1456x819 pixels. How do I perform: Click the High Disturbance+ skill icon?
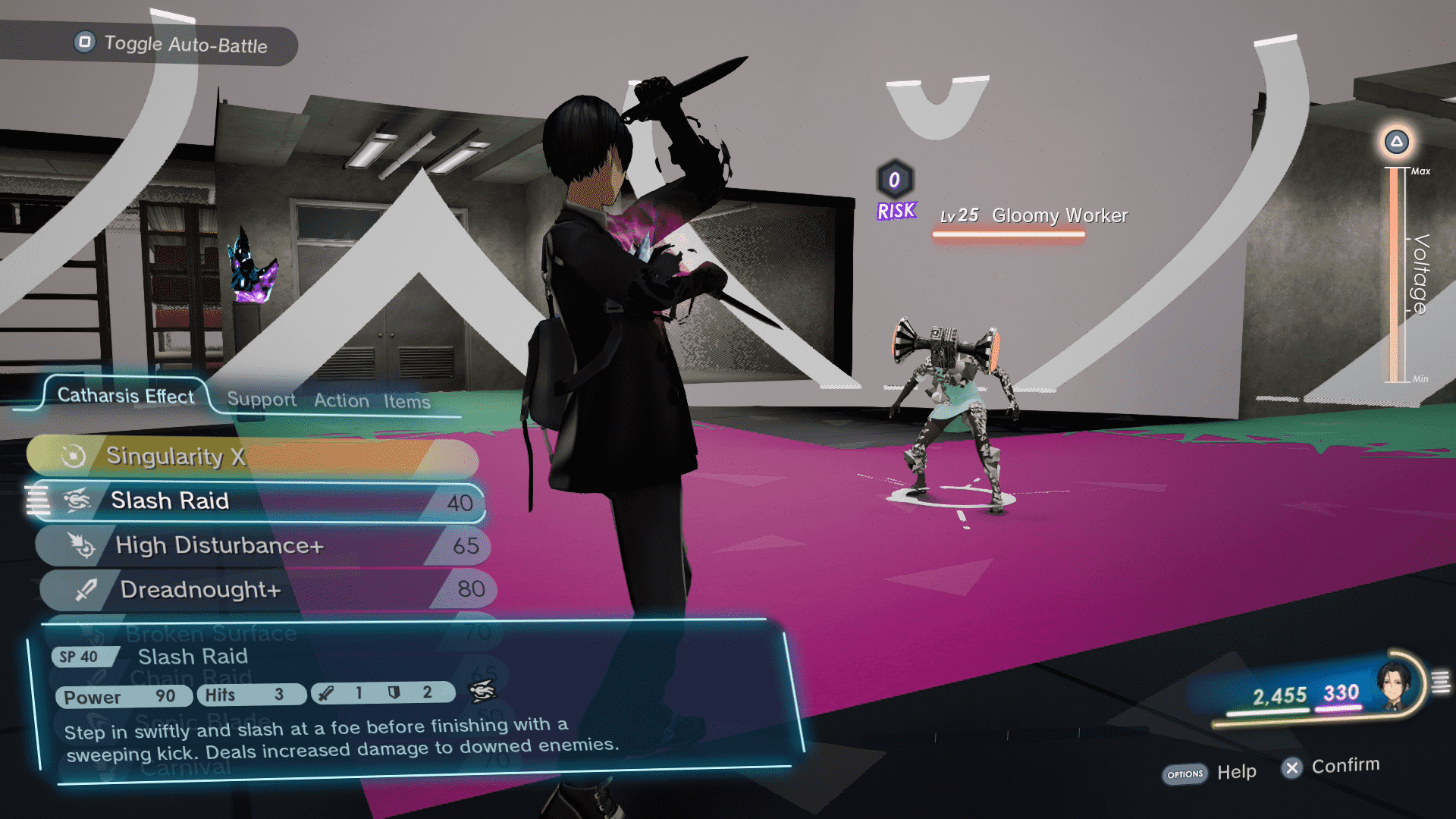tap(83, 546)
